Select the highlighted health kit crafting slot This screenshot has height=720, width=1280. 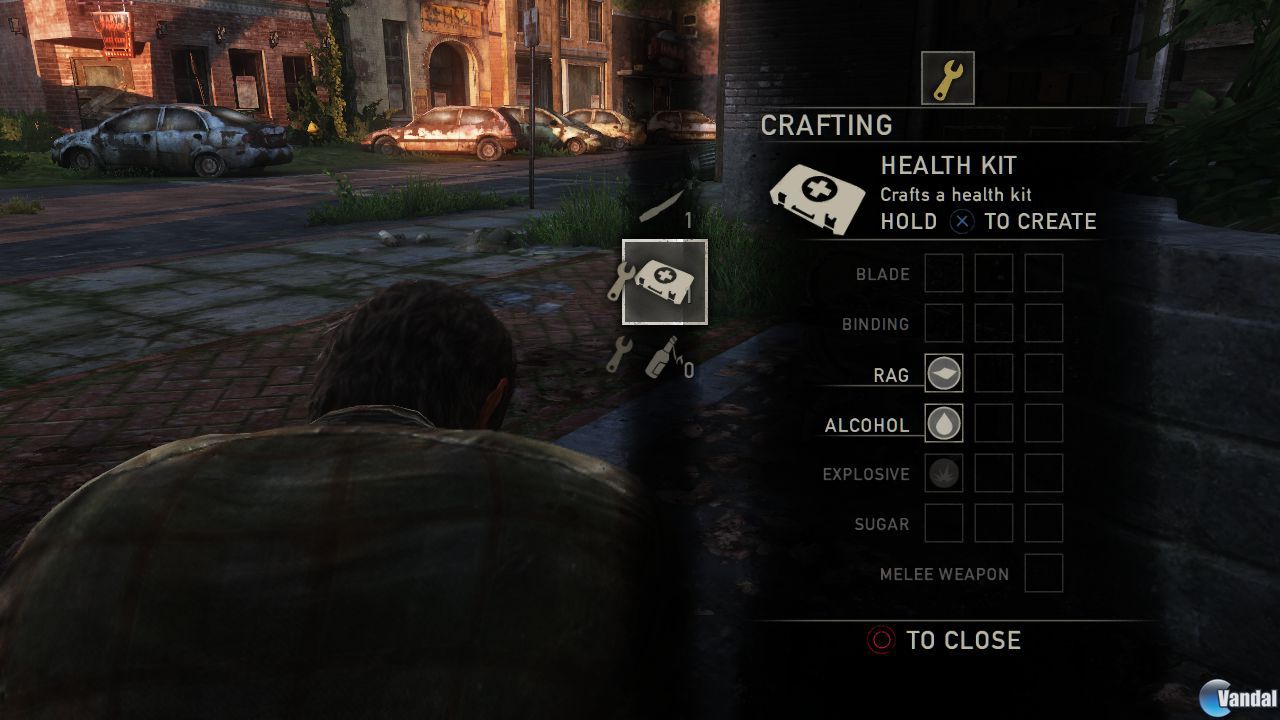665,282
